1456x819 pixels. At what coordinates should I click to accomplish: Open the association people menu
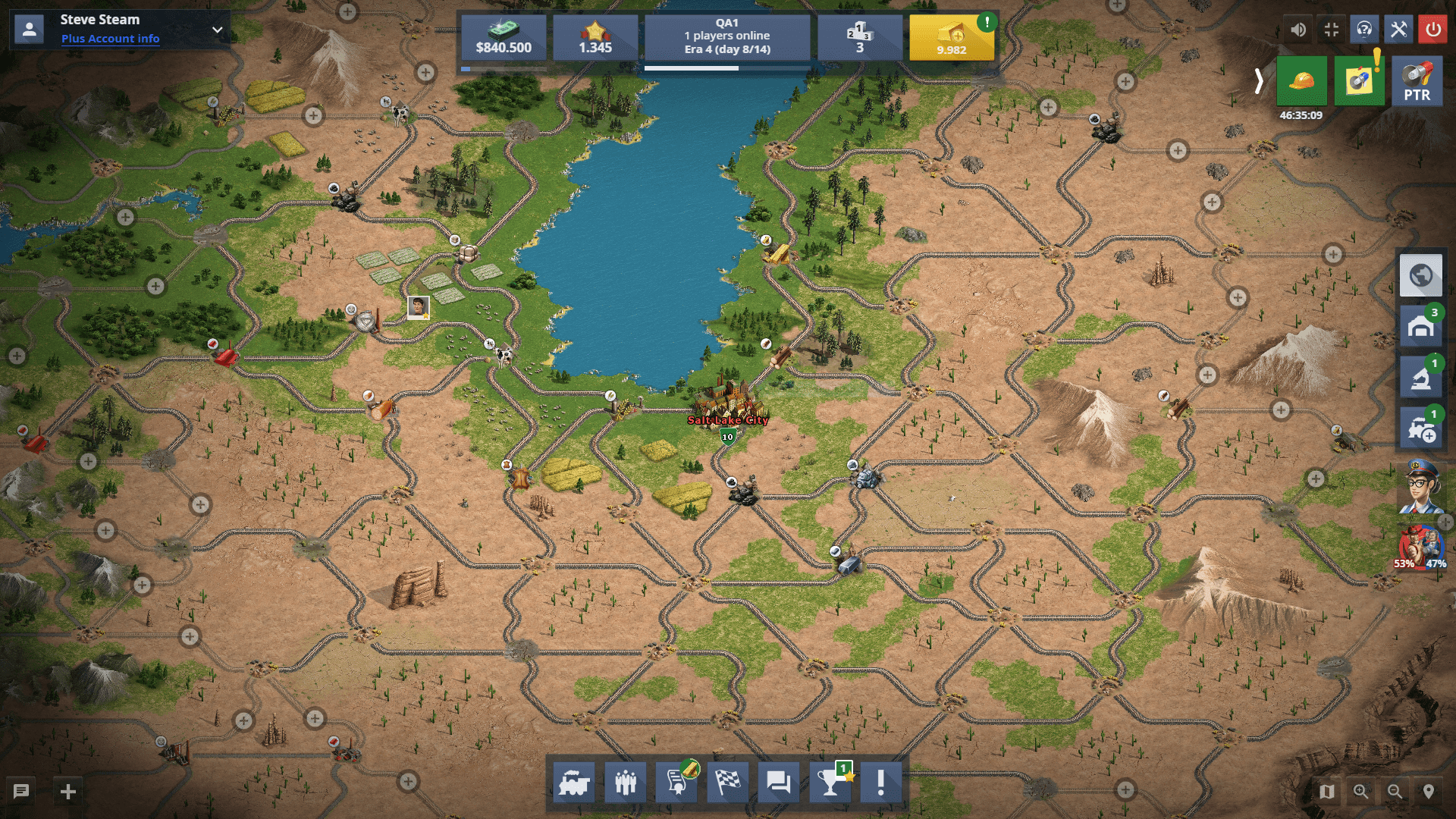click(x=626, y=782)
